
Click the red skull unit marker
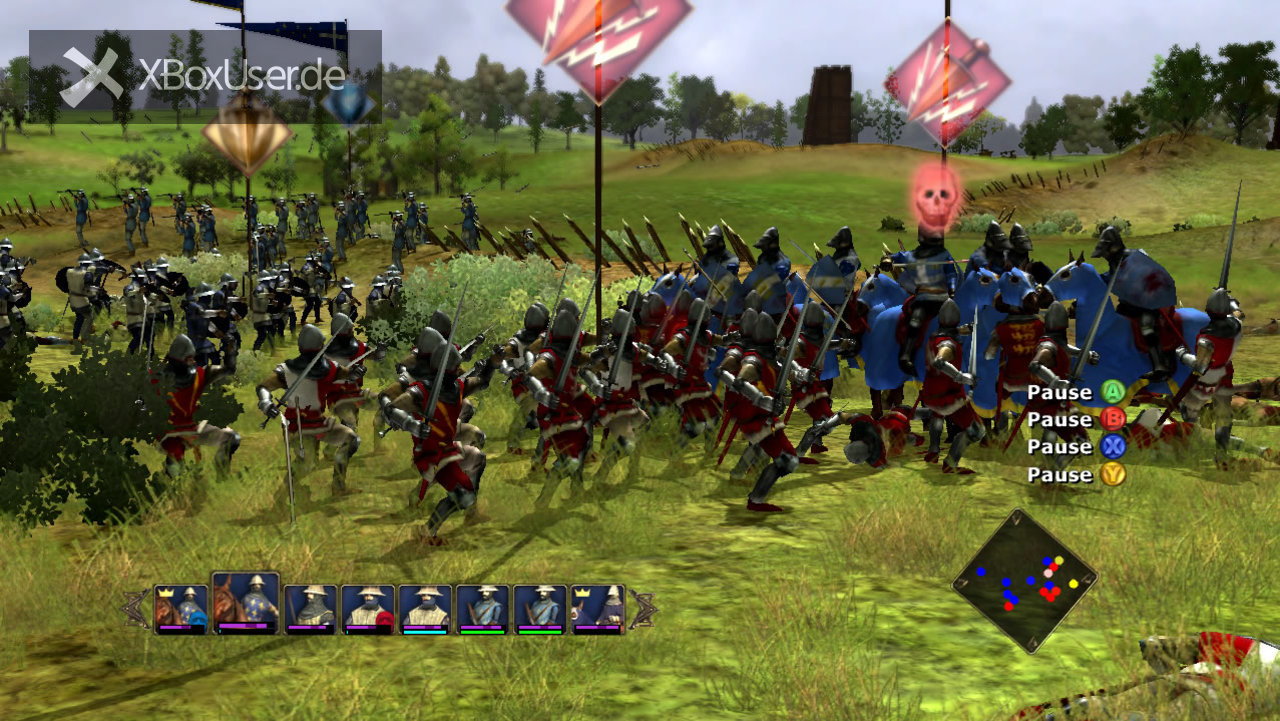click(x=937, y=193)
